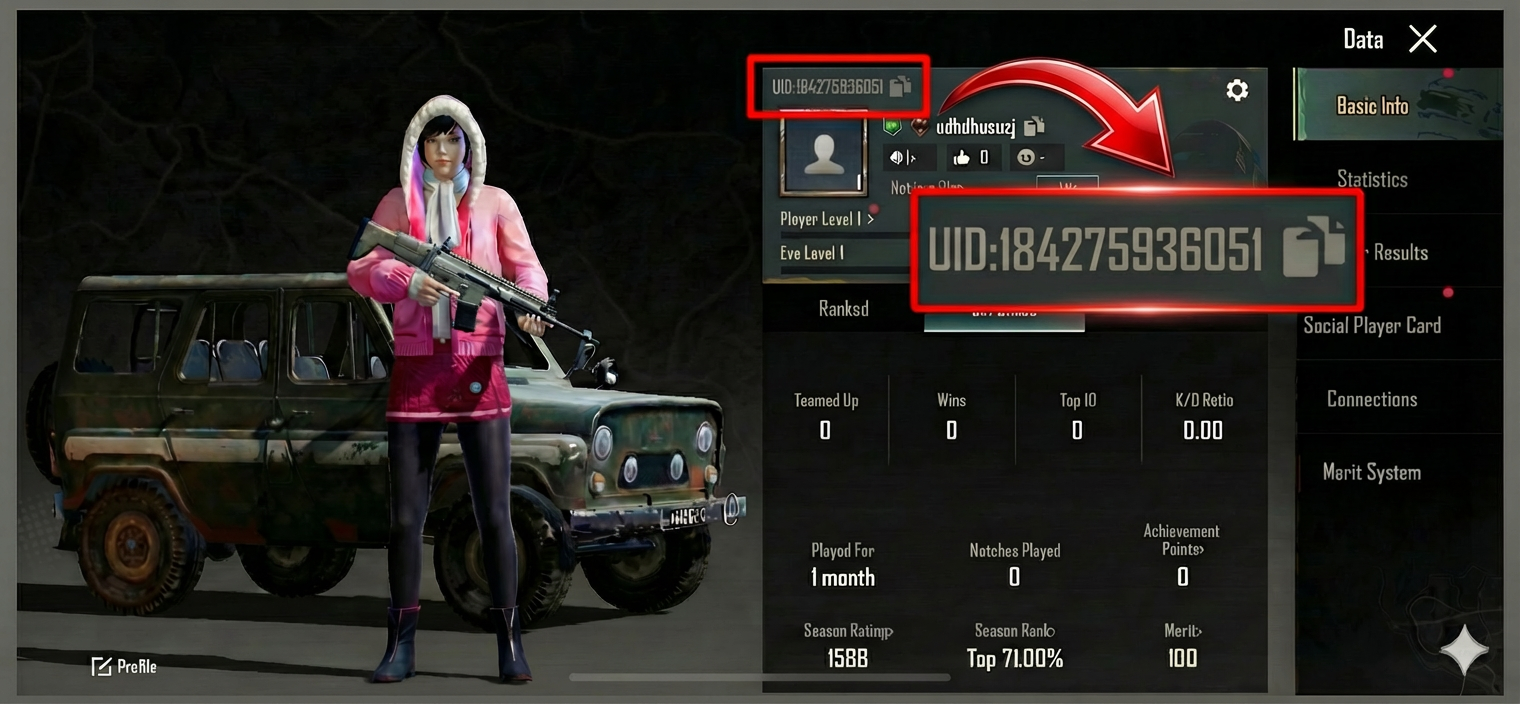Close the Data profile screen
This screenshot has width=1520, height=704.
point(1422,40)
